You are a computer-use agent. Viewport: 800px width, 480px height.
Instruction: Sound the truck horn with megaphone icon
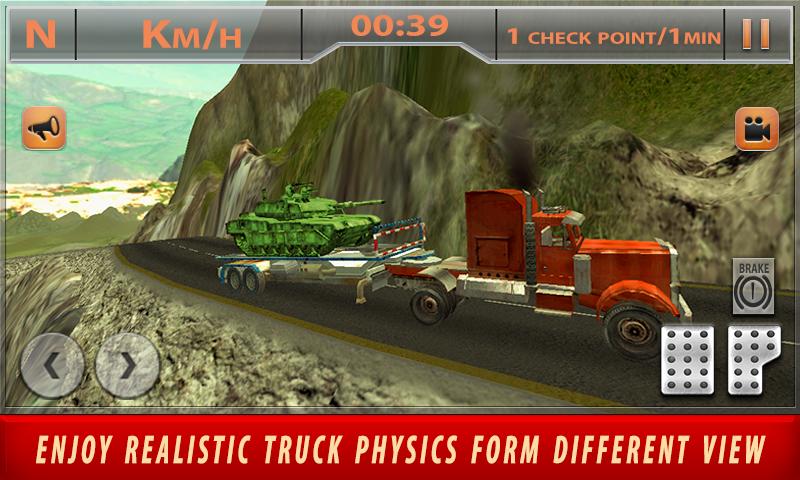[x=44, y=129]
